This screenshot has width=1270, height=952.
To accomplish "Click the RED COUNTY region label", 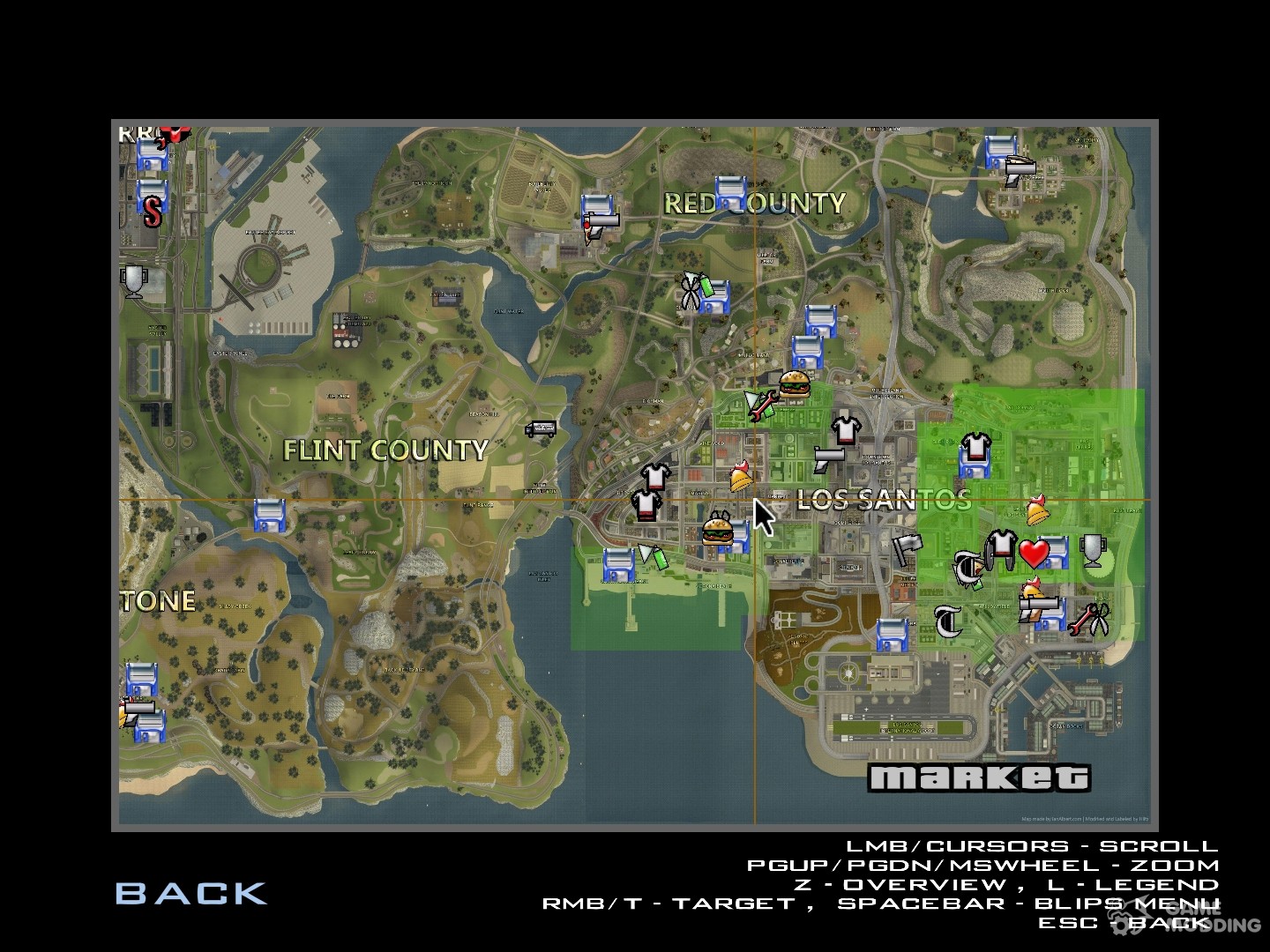I will click(x=754, y=203).
